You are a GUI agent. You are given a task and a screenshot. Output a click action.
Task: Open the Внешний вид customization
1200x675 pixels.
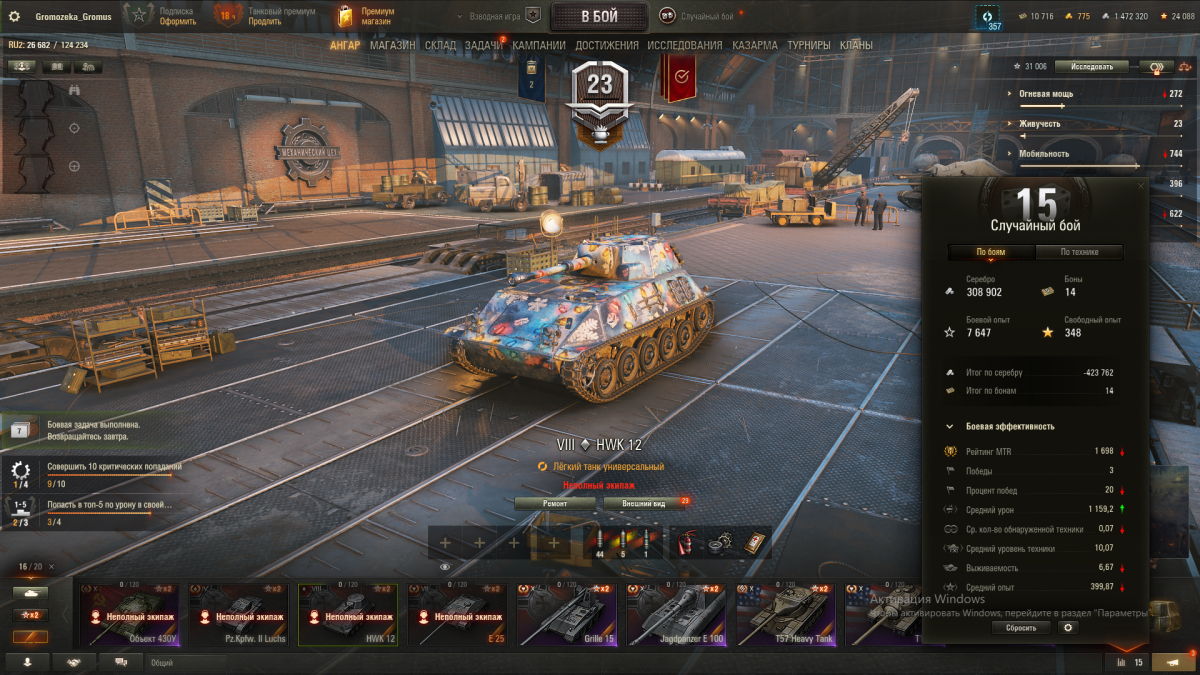(x=644, y=504)
